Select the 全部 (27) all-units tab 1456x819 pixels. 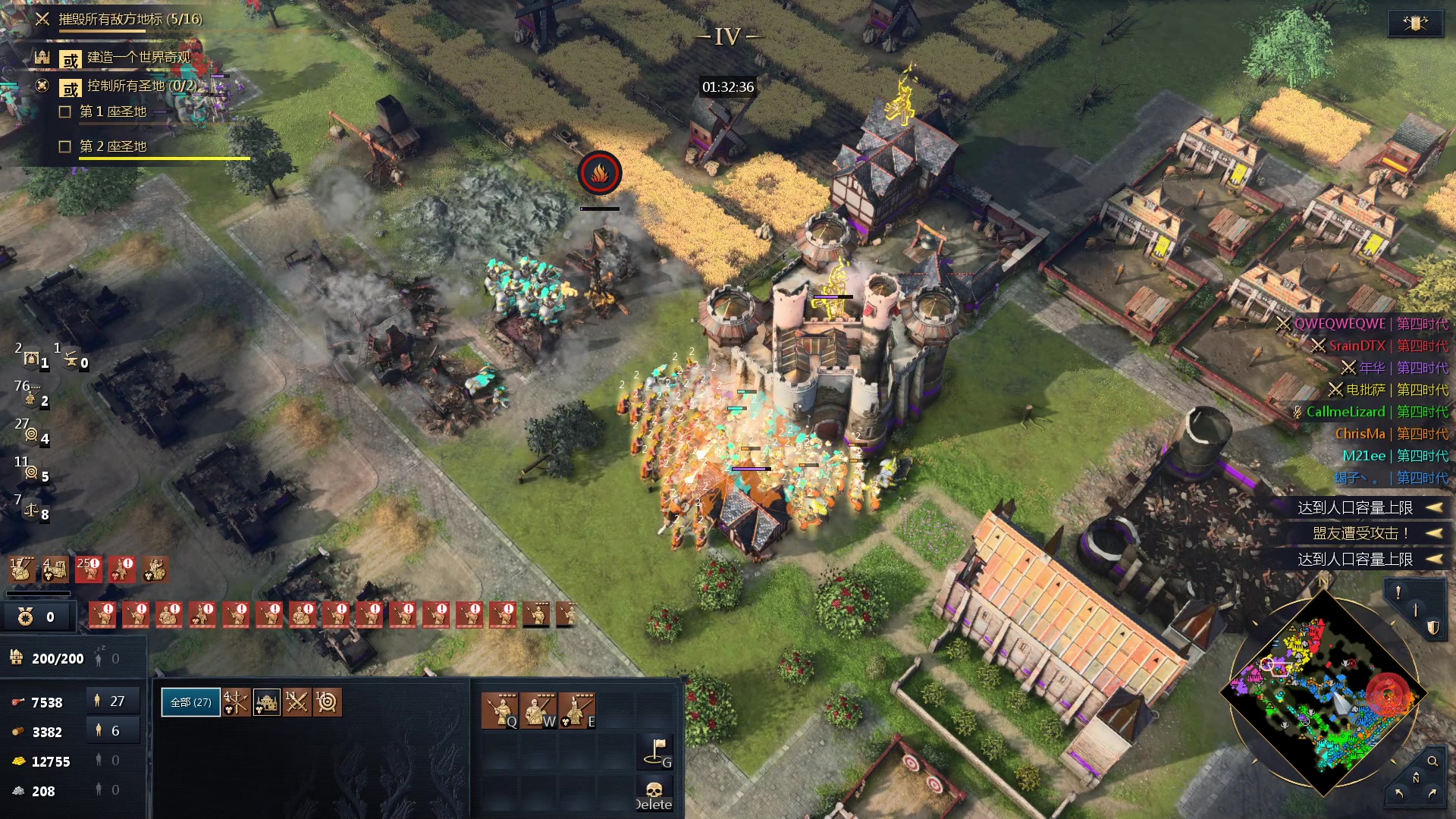pyautogui.click(x=190, y=702)
